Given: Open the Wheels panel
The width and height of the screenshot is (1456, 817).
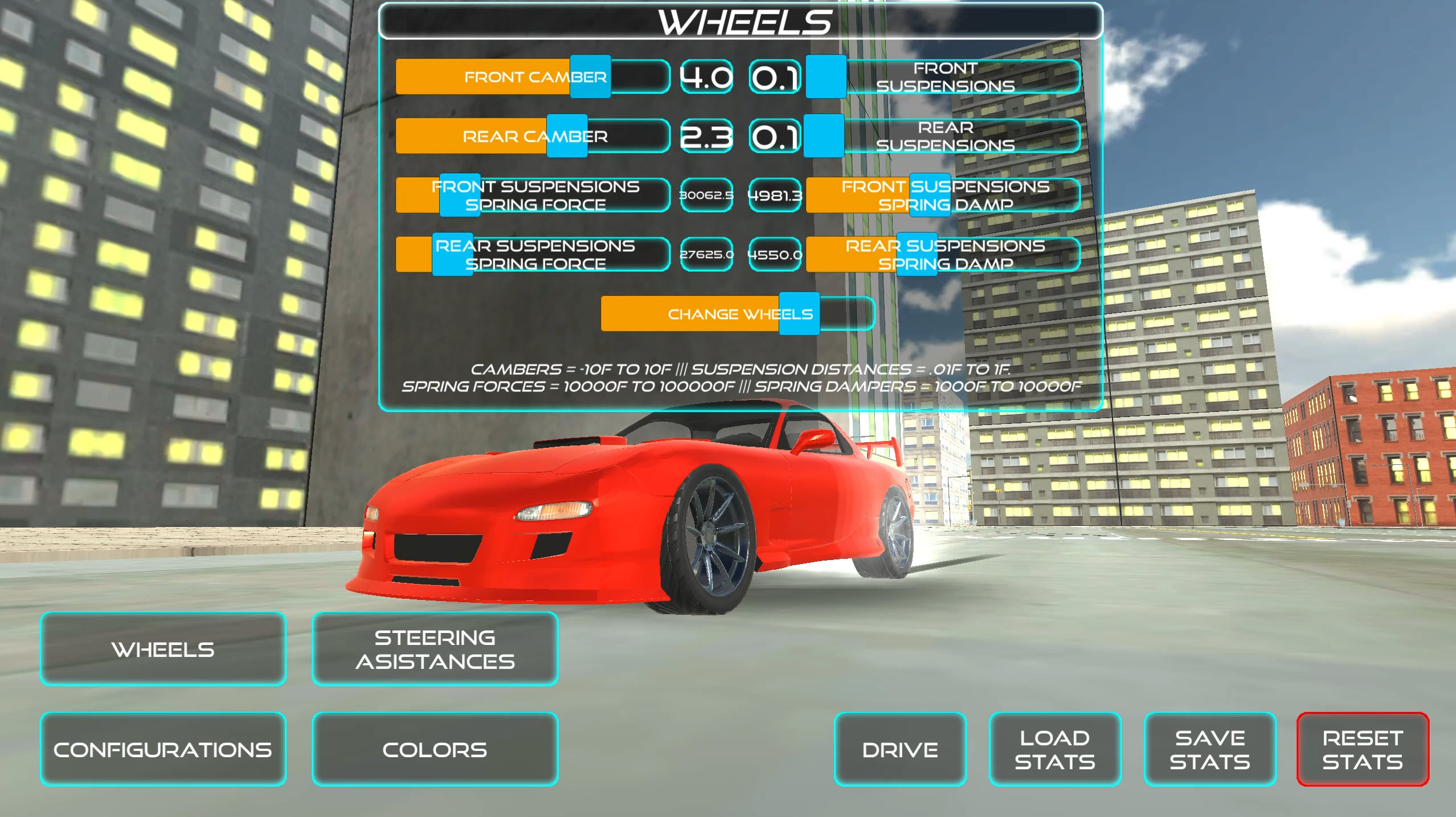Looking at the screenshot, I should pos(163,649).
